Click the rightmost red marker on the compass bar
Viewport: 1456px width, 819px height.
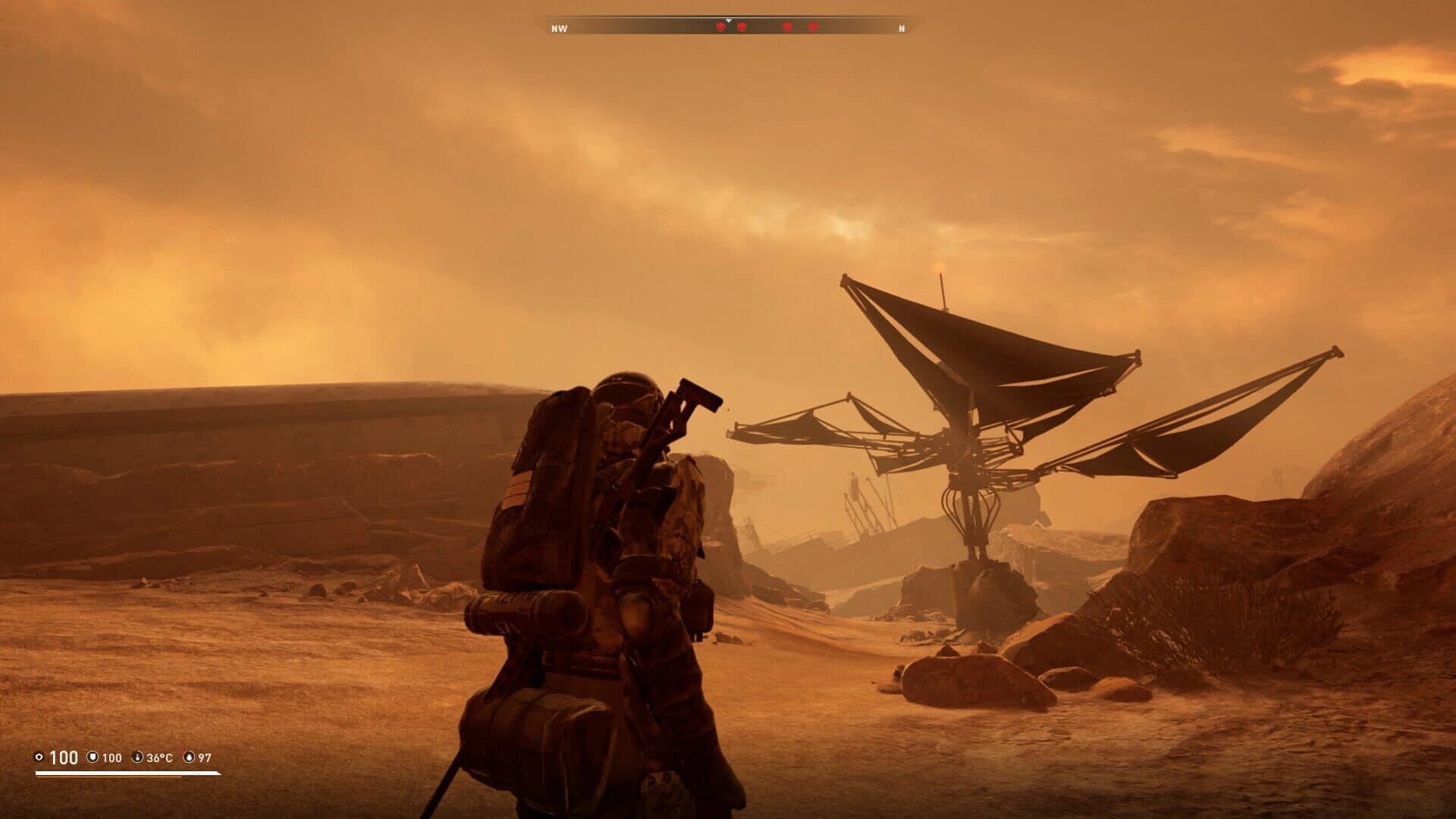pyautogui.click(x=814, y=27)
